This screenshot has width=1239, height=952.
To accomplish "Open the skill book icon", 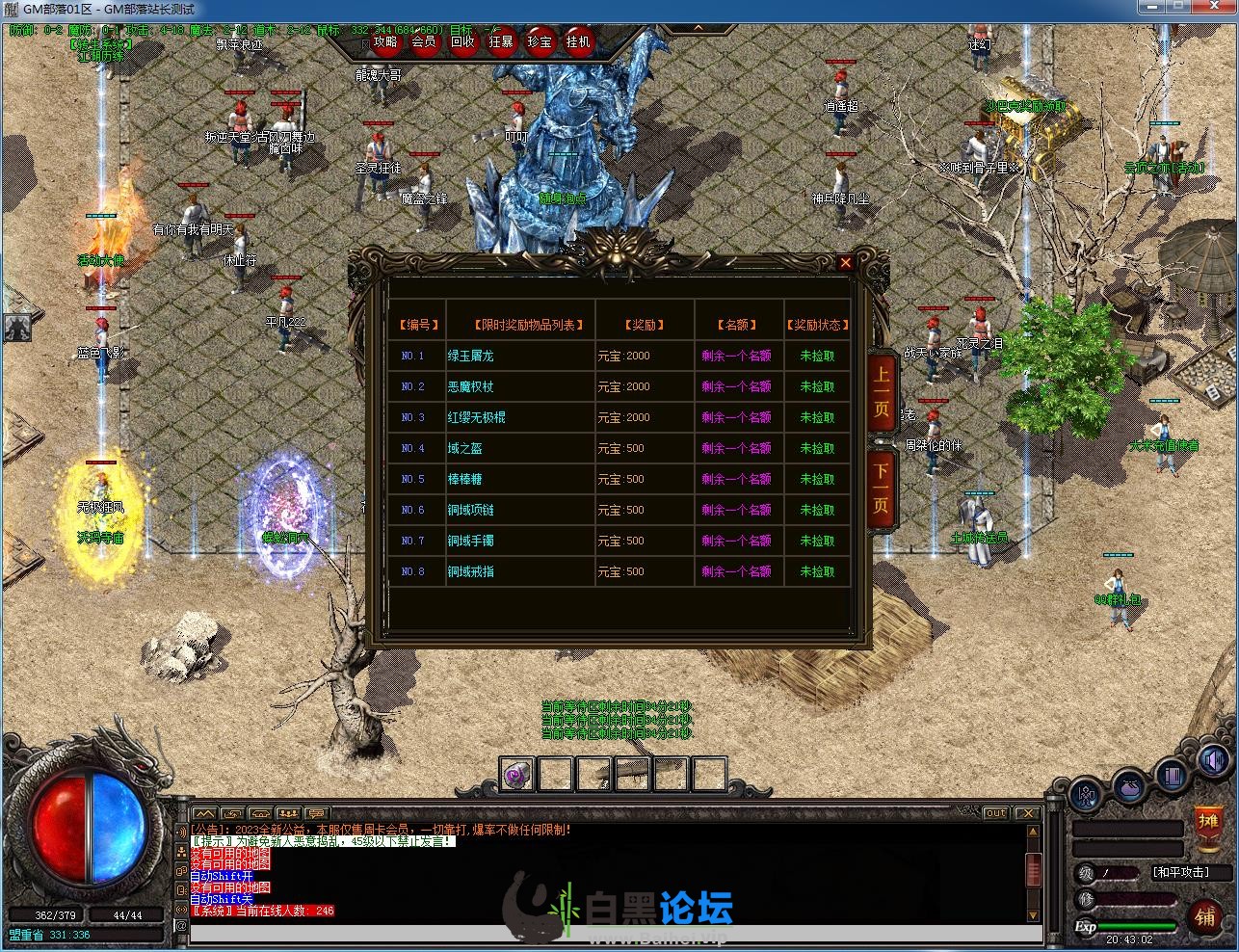I will 1172,775.
